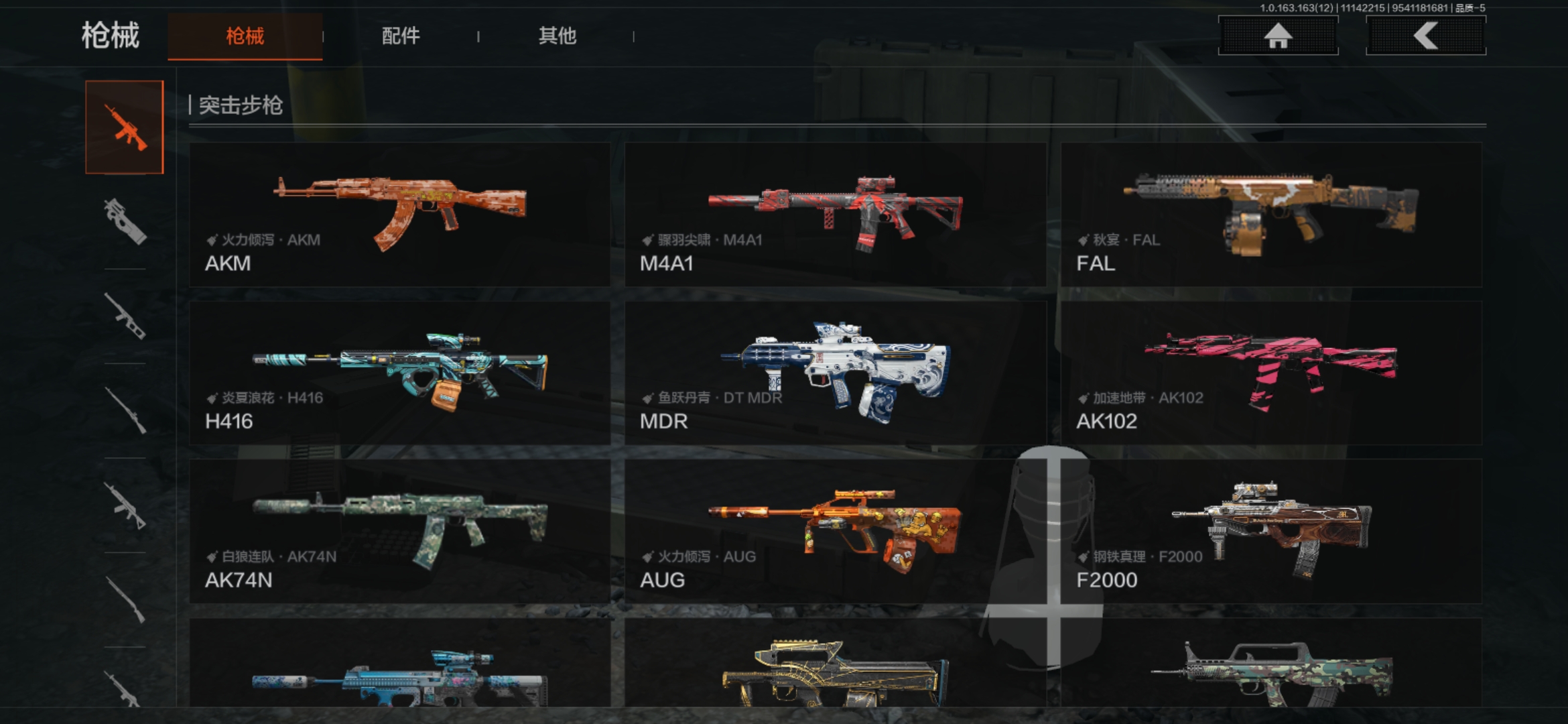Screen dimensions: 1568x724
Task: Choose the submachine gun category icon
Action: [125, 221]
